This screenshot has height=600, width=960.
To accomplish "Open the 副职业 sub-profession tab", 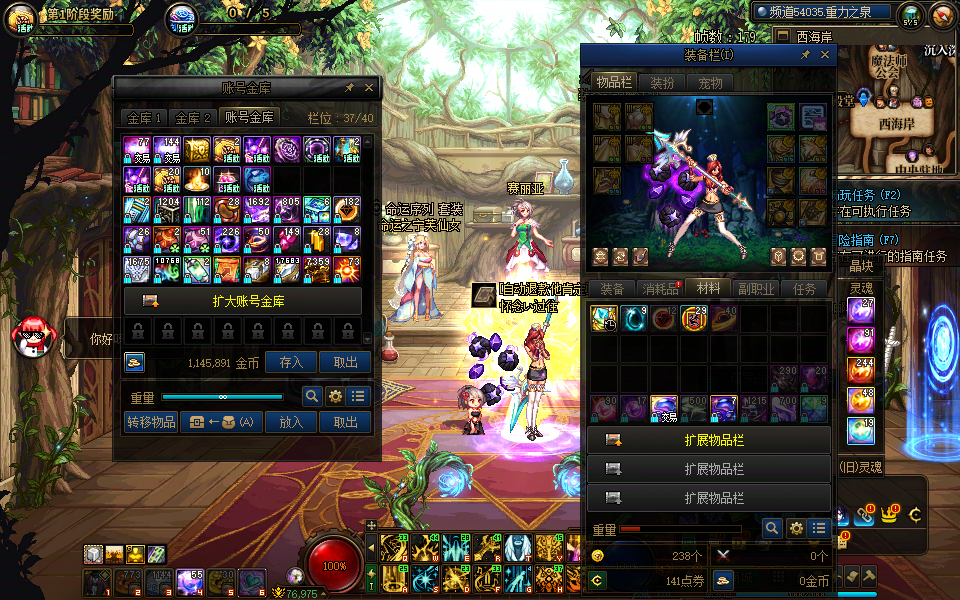I will coord(757,288).
